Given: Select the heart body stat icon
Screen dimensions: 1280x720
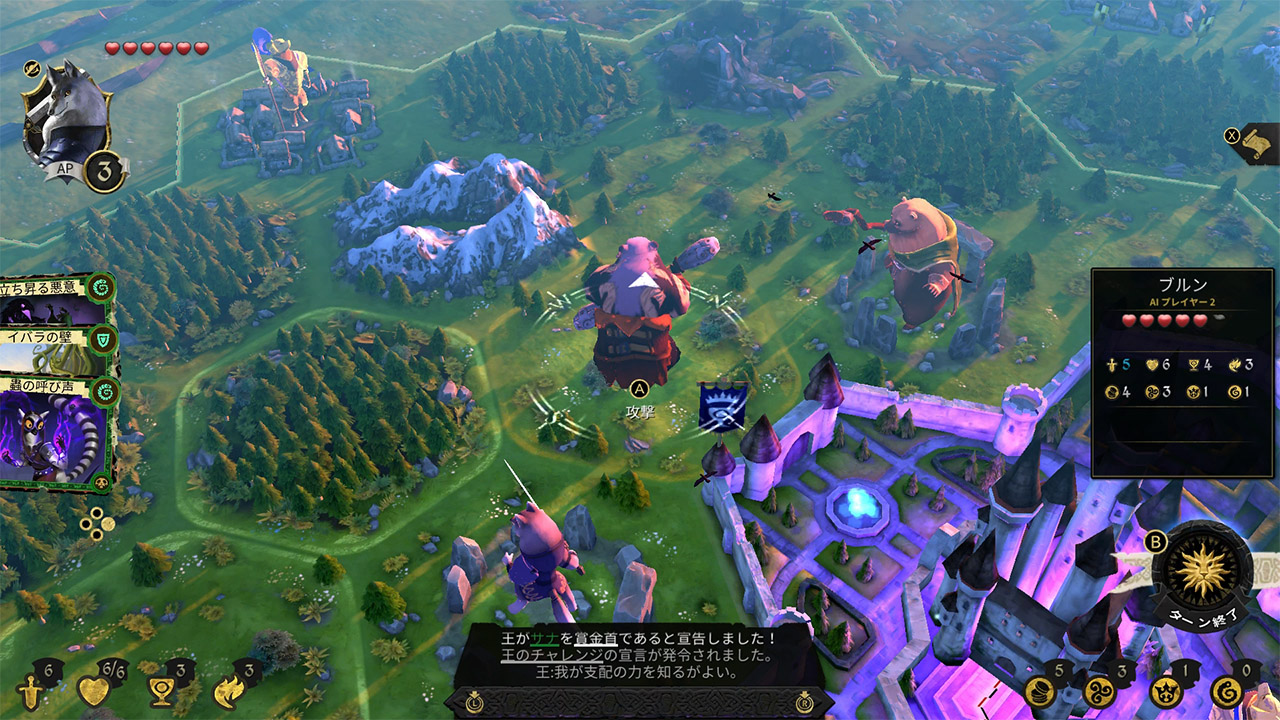Looking at the screenshot, I should click(x=93, y=691).
